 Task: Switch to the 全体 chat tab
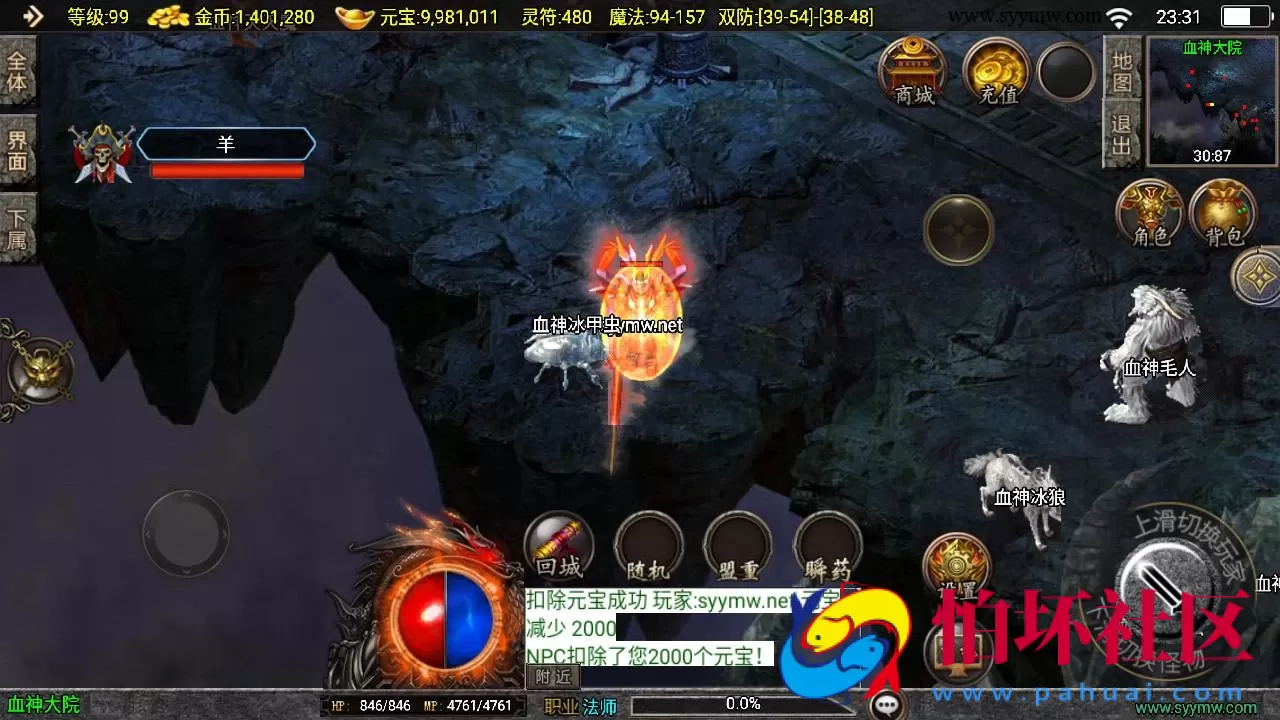click(x=18, y=70)
